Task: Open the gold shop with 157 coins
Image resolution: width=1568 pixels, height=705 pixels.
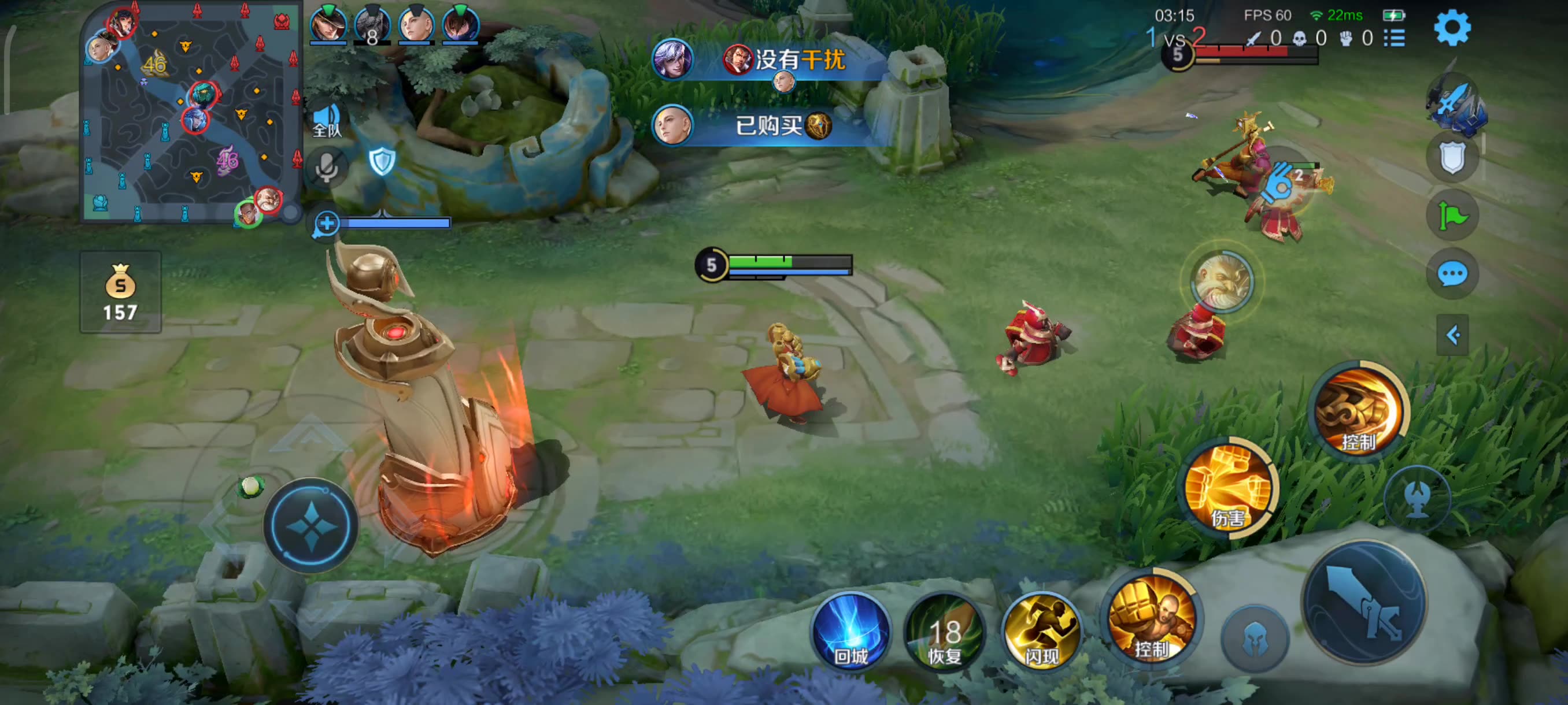Action: [120, 292]
